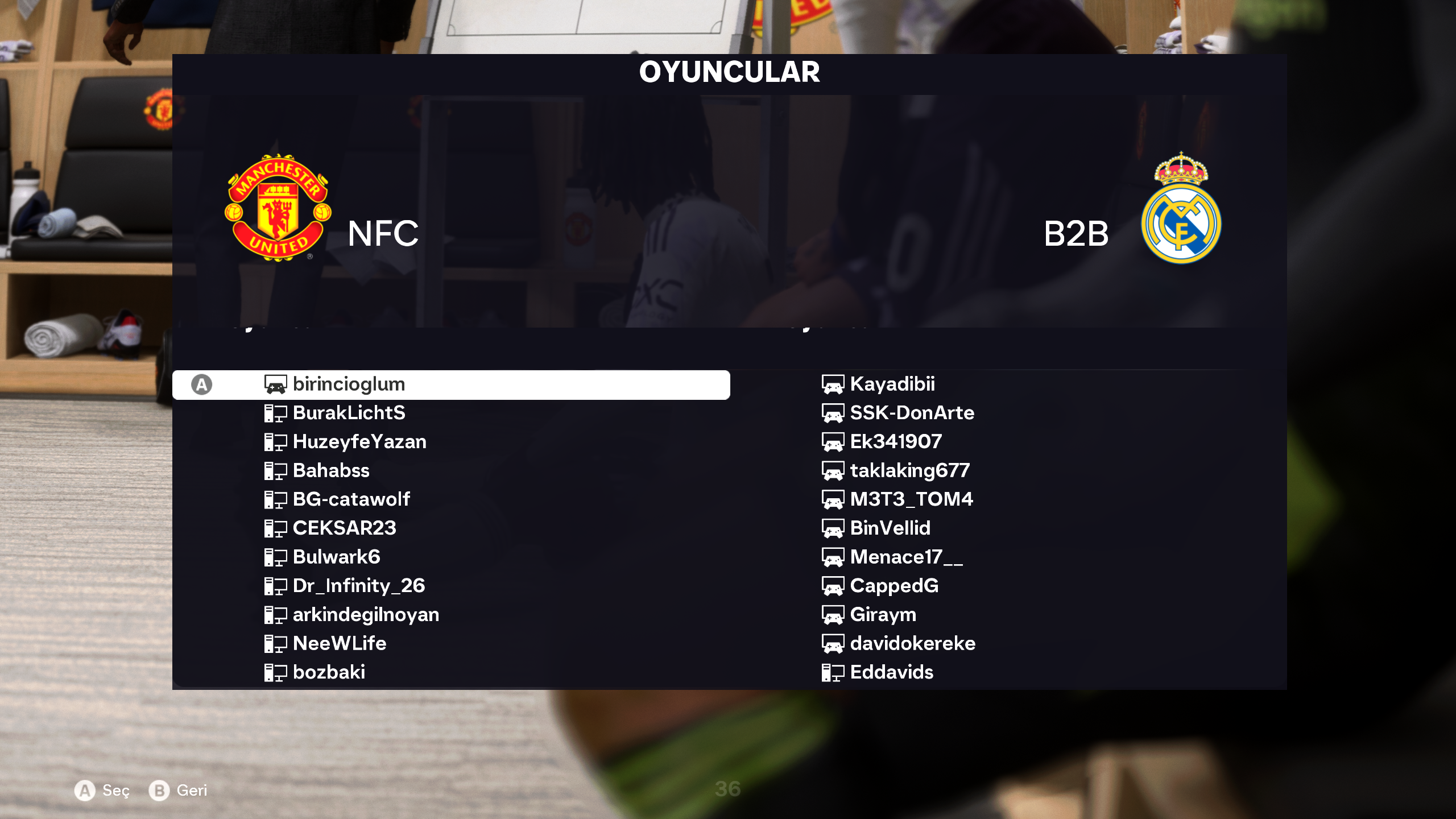Select NeeWLife in the roster

pos(339,644)
